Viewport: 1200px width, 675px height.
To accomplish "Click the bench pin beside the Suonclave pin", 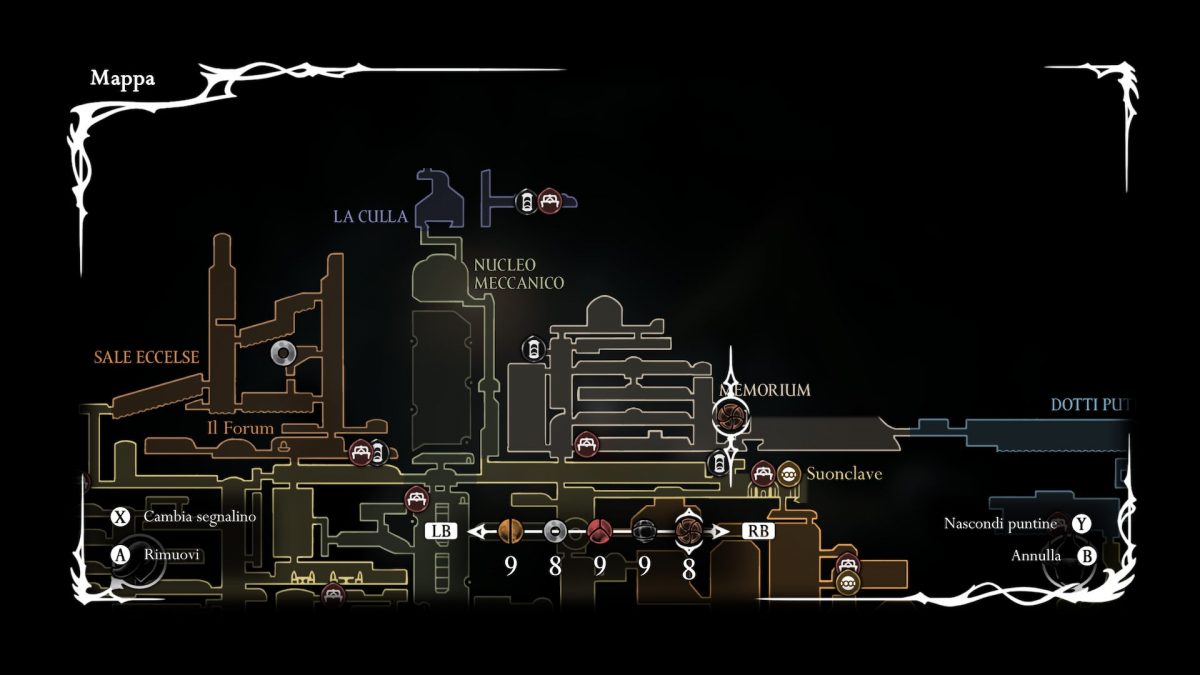I will pyautogui.click(x=763, y=473).
